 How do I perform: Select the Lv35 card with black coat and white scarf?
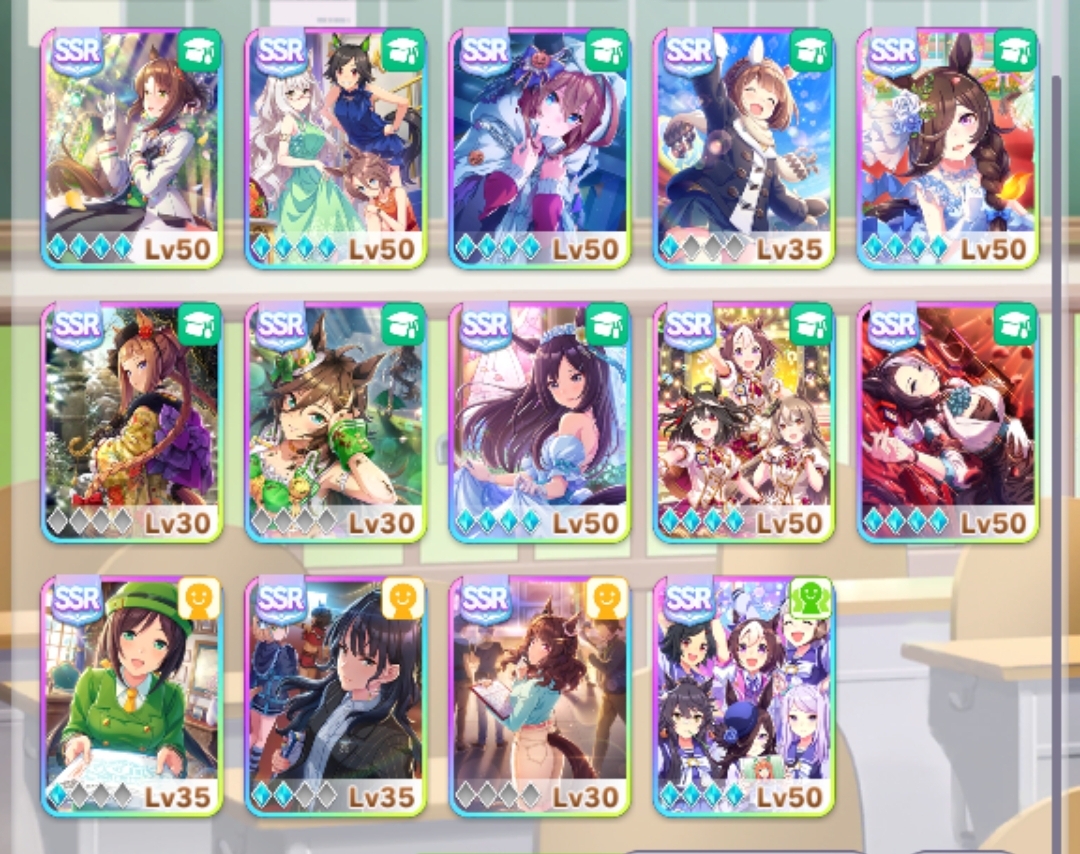point(744,148)
